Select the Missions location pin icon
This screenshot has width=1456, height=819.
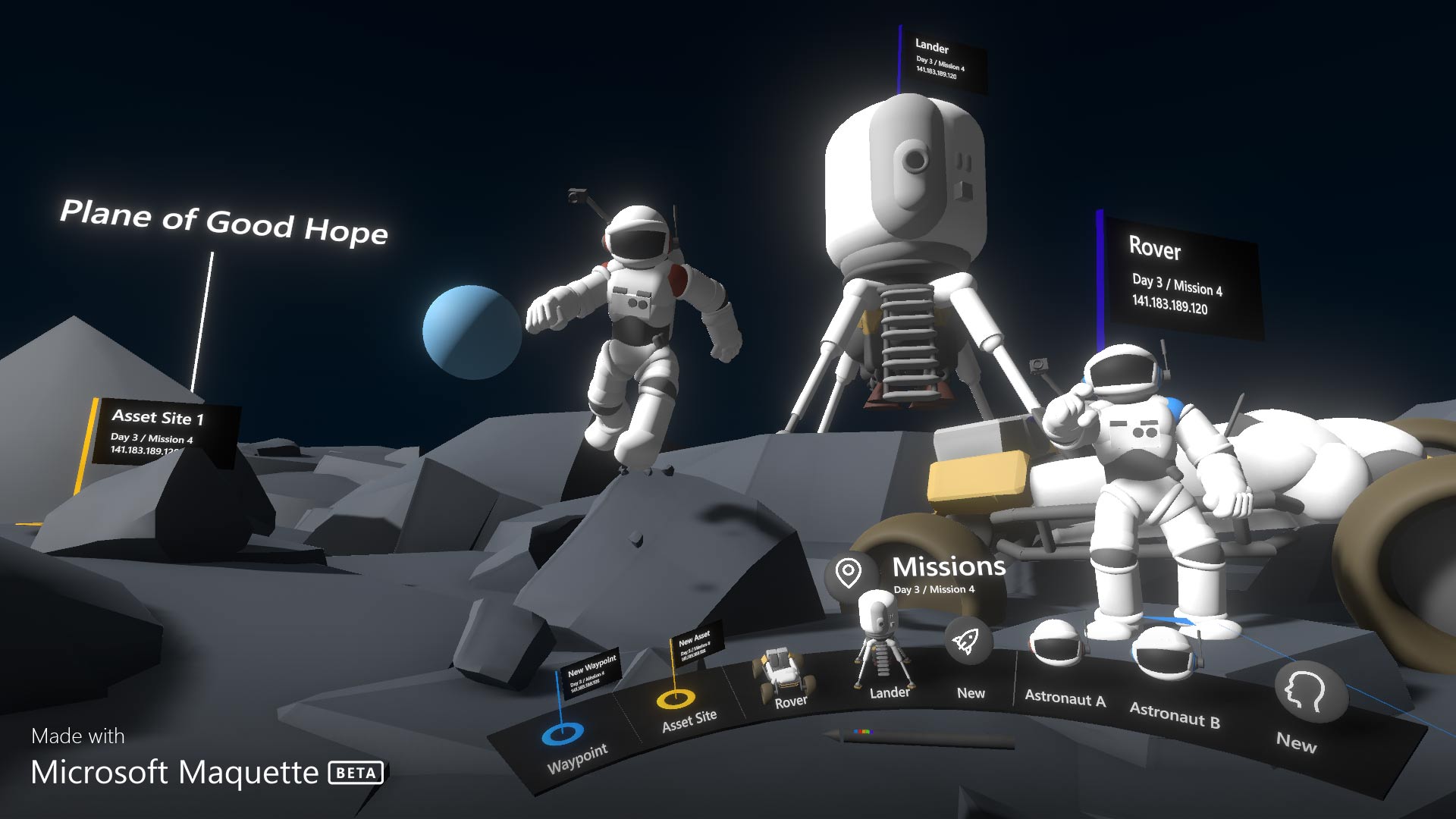click(851, 571)
